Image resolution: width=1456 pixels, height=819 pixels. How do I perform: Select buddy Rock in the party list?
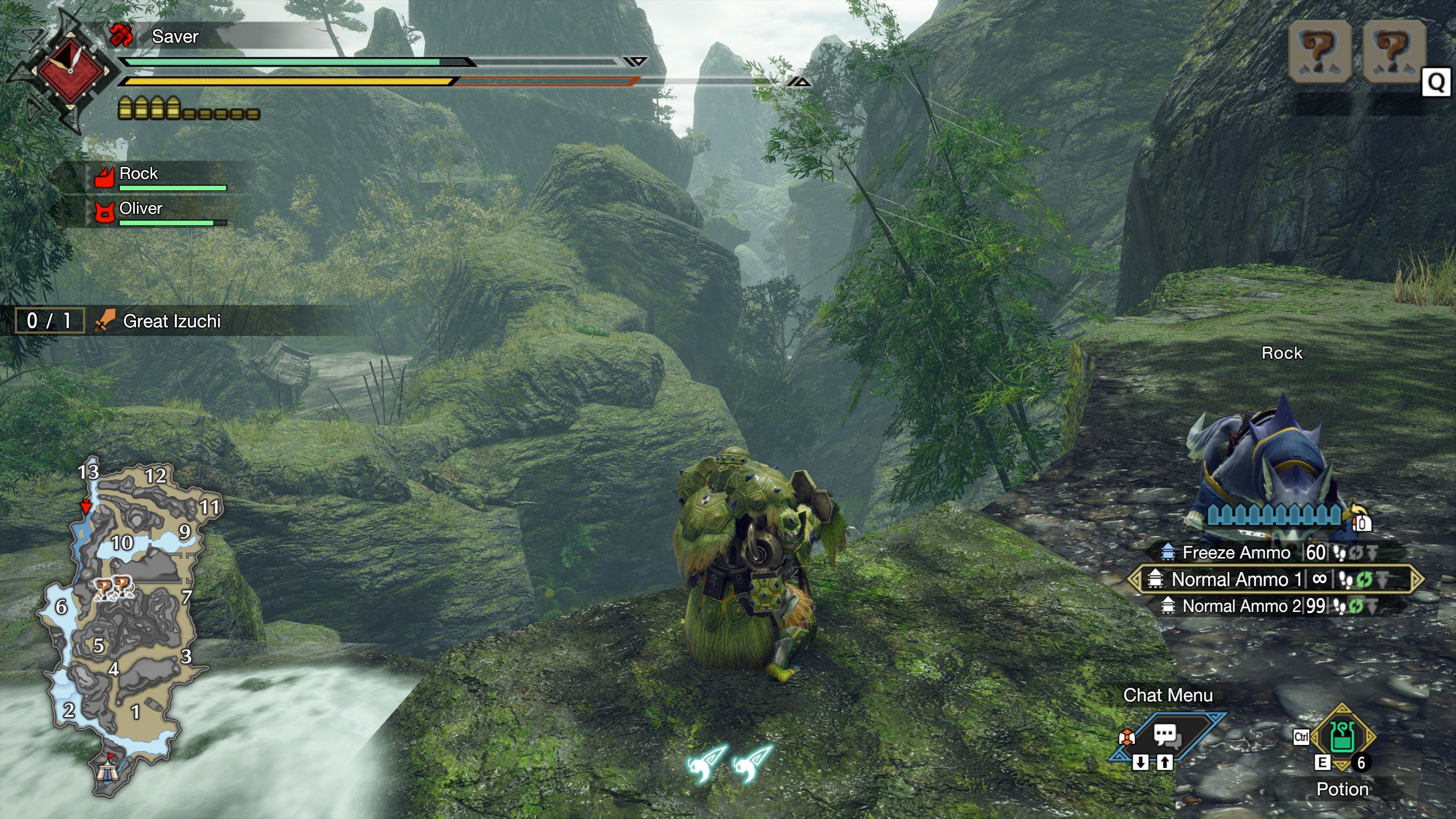pyautogui.click(x=139, y=174)
